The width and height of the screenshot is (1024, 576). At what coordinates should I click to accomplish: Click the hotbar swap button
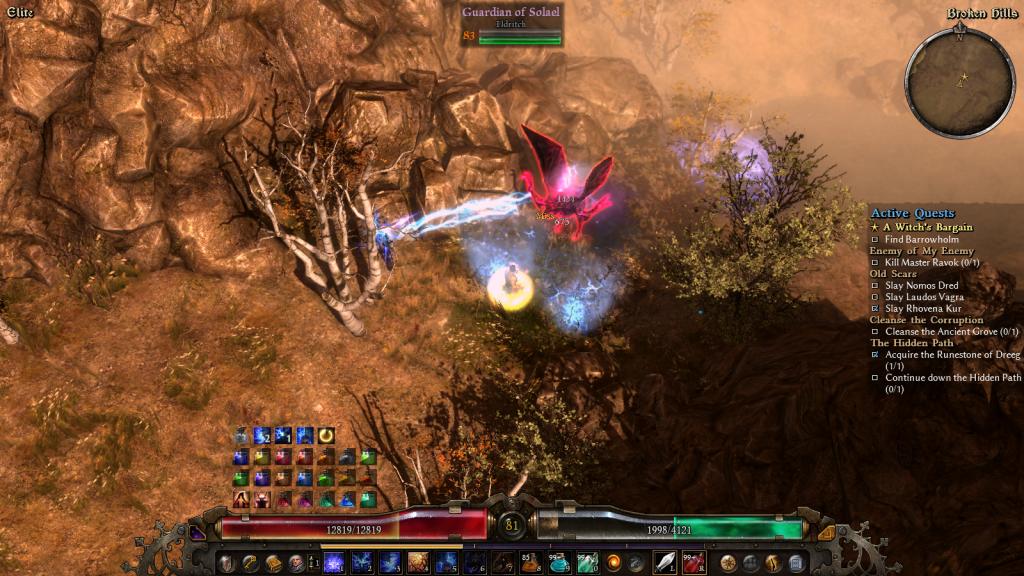tap(312, 563)
